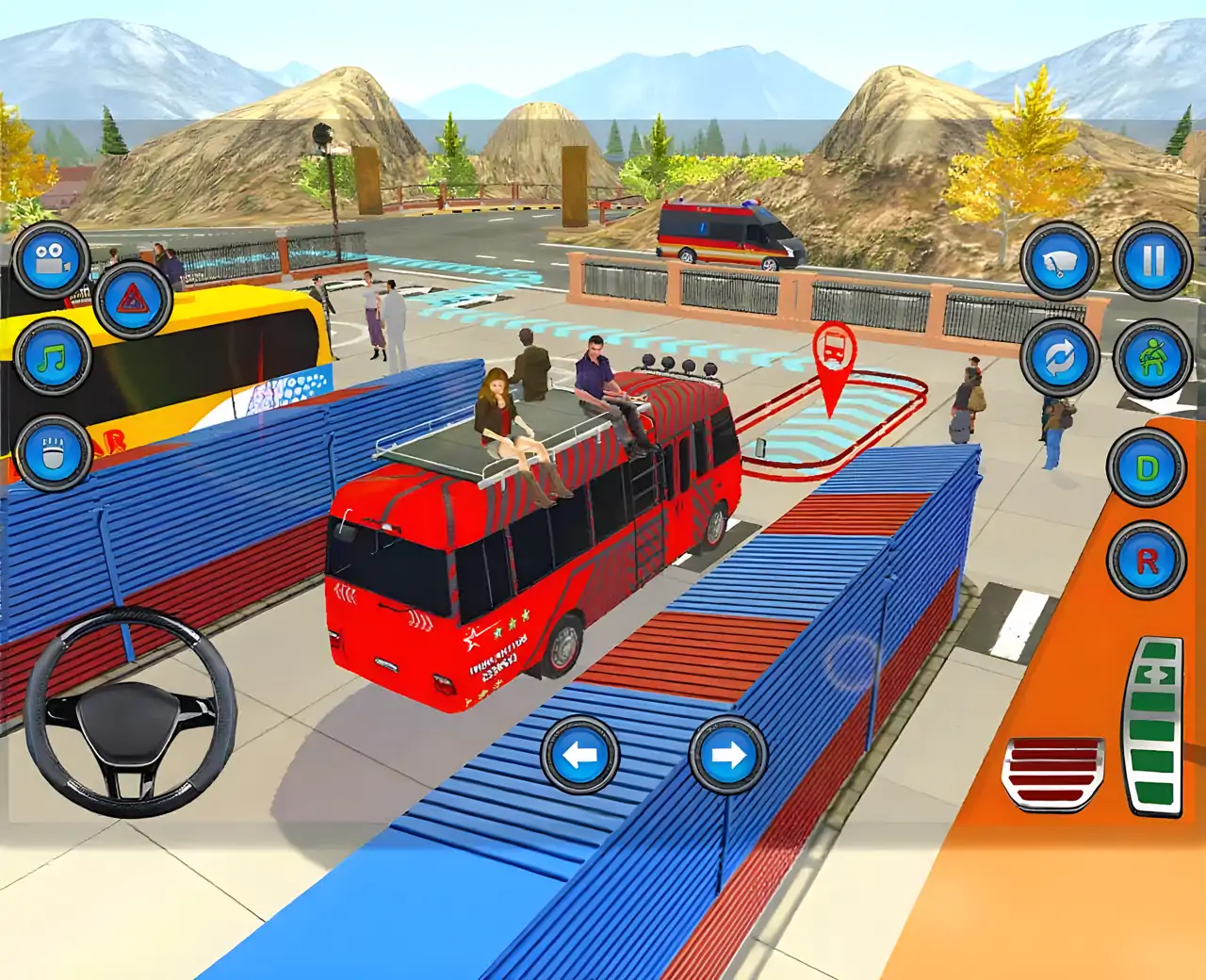Steer left with the left arrow
1206x980 pixels.
pyautogui.click(x=579, y=755)
